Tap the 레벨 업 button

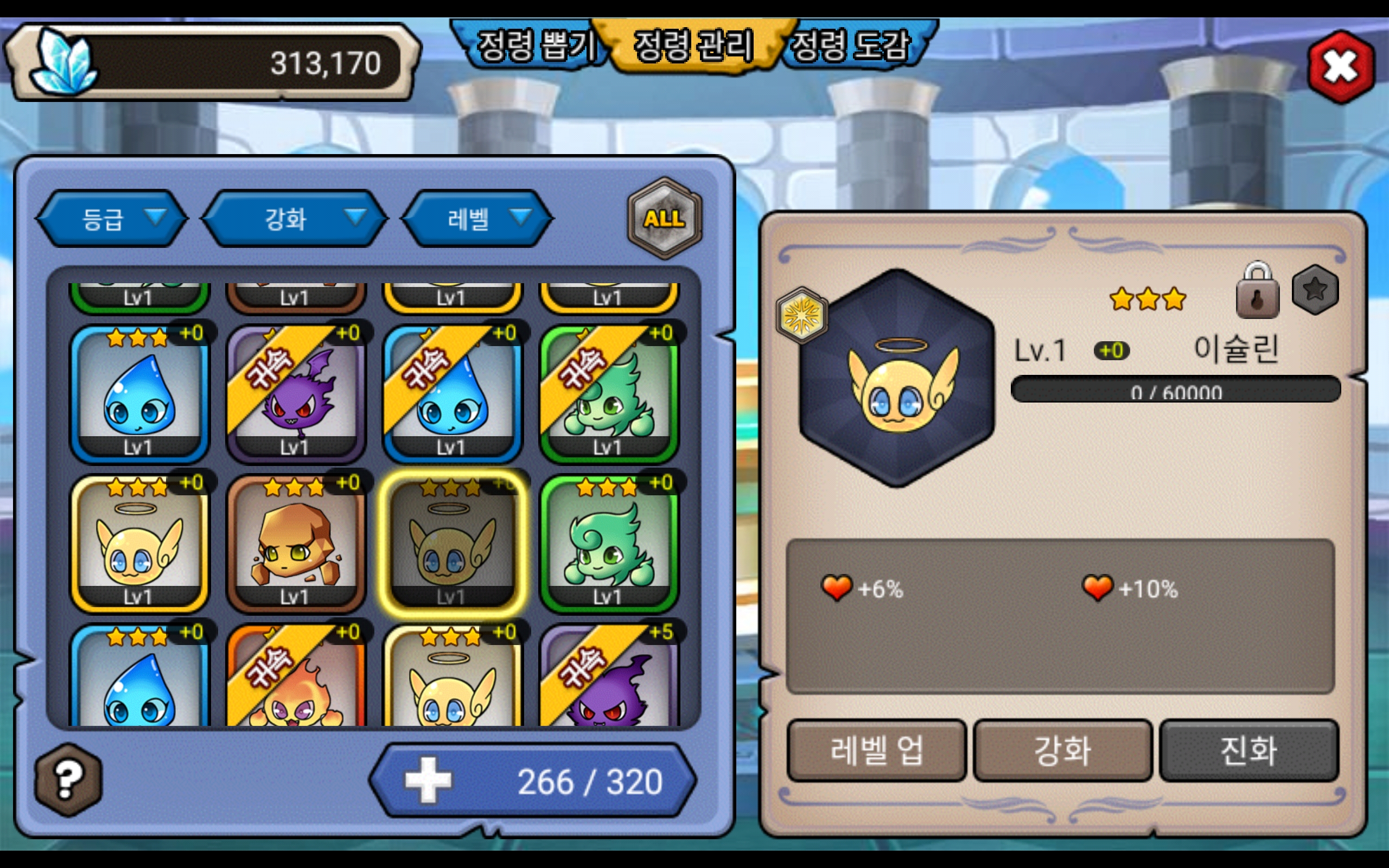pos(876,750)
